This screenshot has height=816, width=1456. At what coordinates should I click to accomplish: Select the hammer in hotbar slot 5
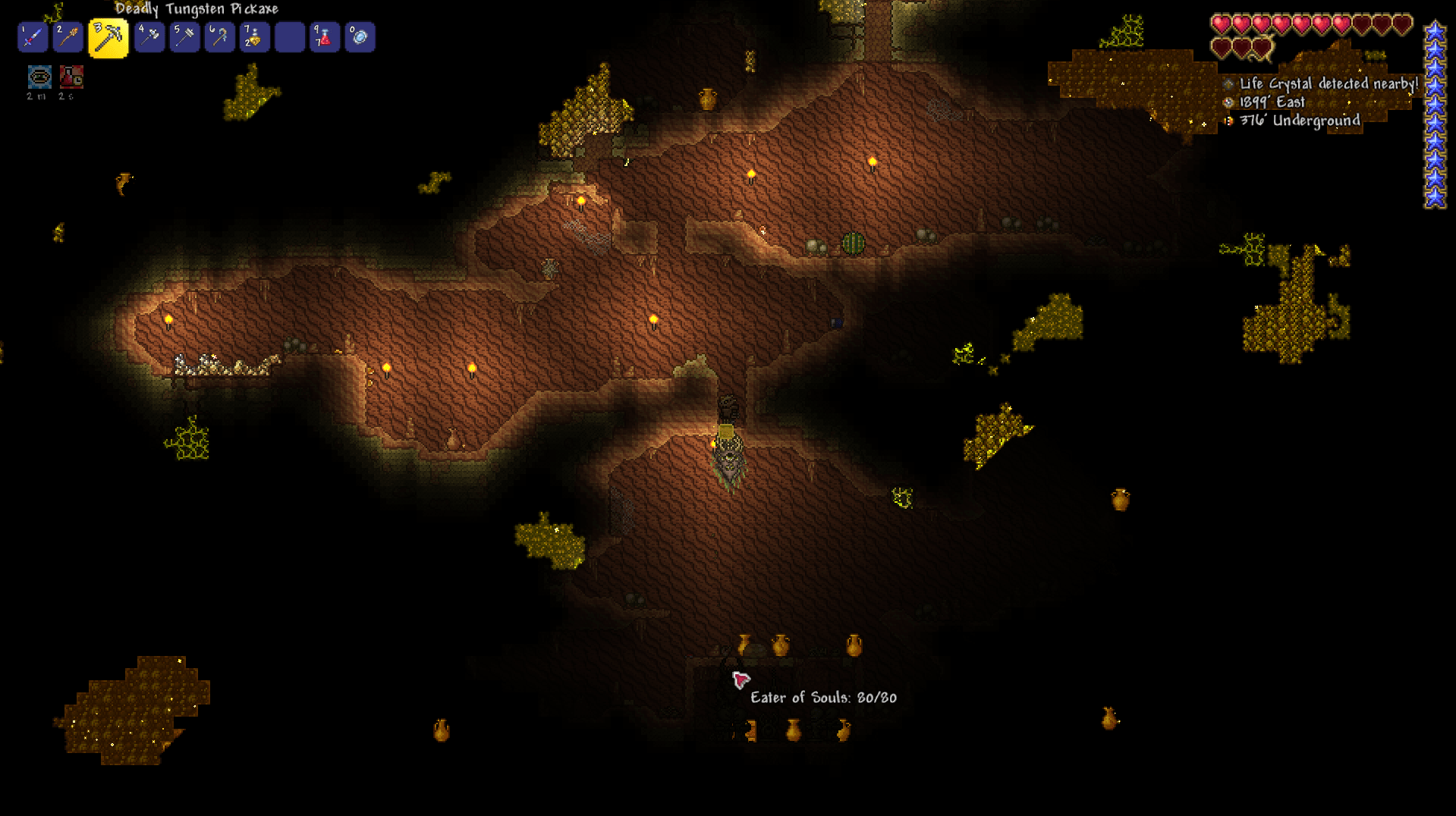coord(184,36)
